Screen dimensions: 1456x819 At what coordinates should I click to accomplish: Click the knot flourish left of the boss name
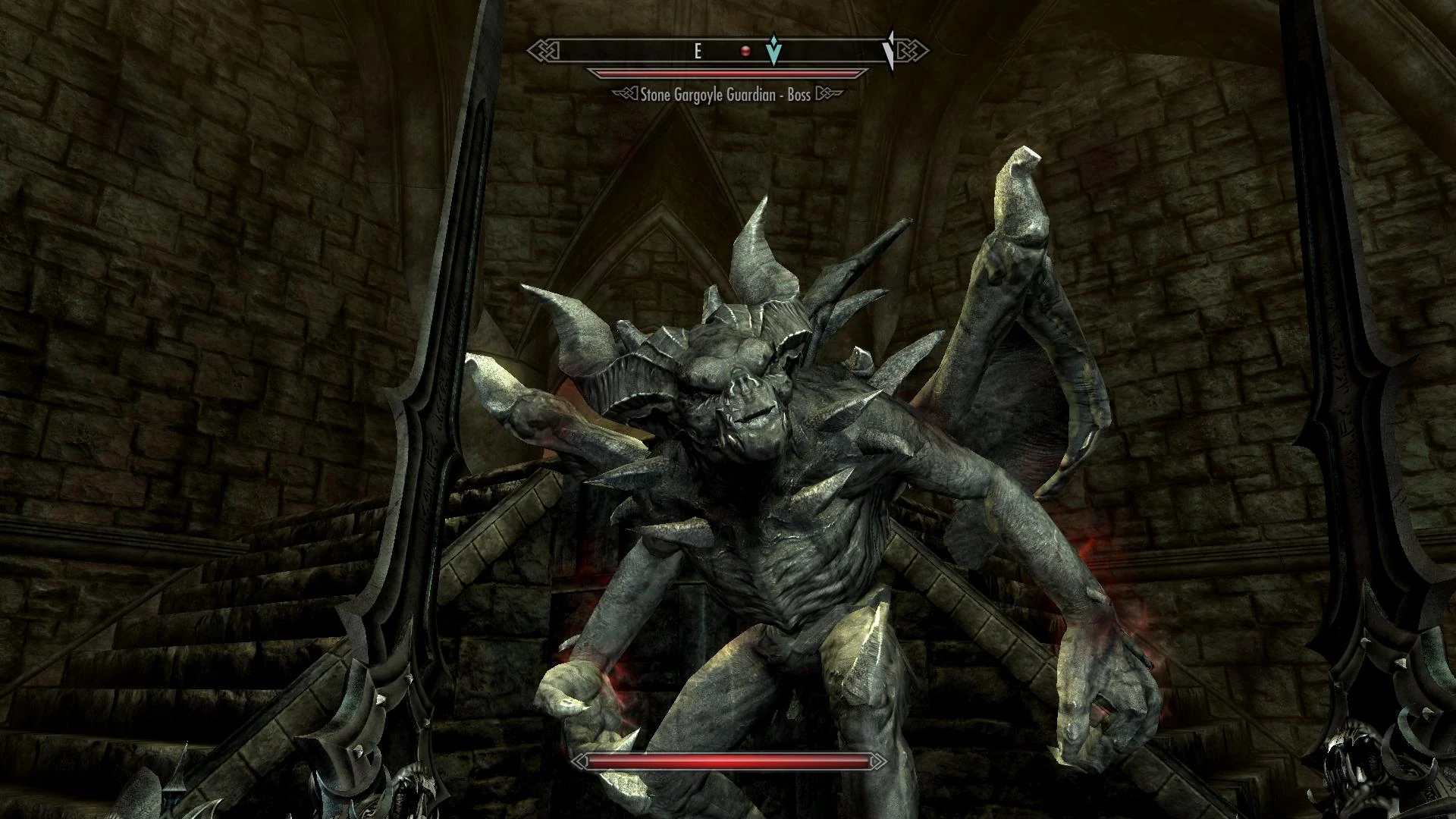(624, 94)
